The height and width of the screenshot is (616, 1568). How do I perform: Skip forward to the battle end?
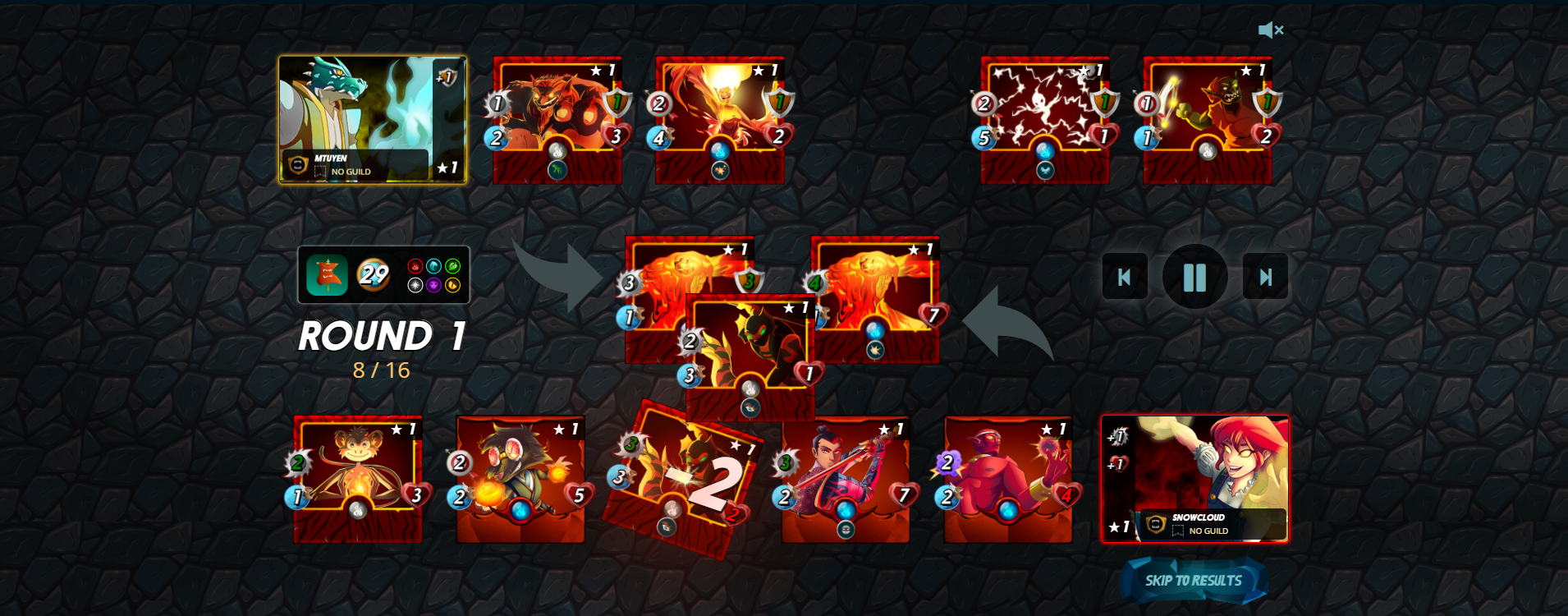coord(1265,277)
